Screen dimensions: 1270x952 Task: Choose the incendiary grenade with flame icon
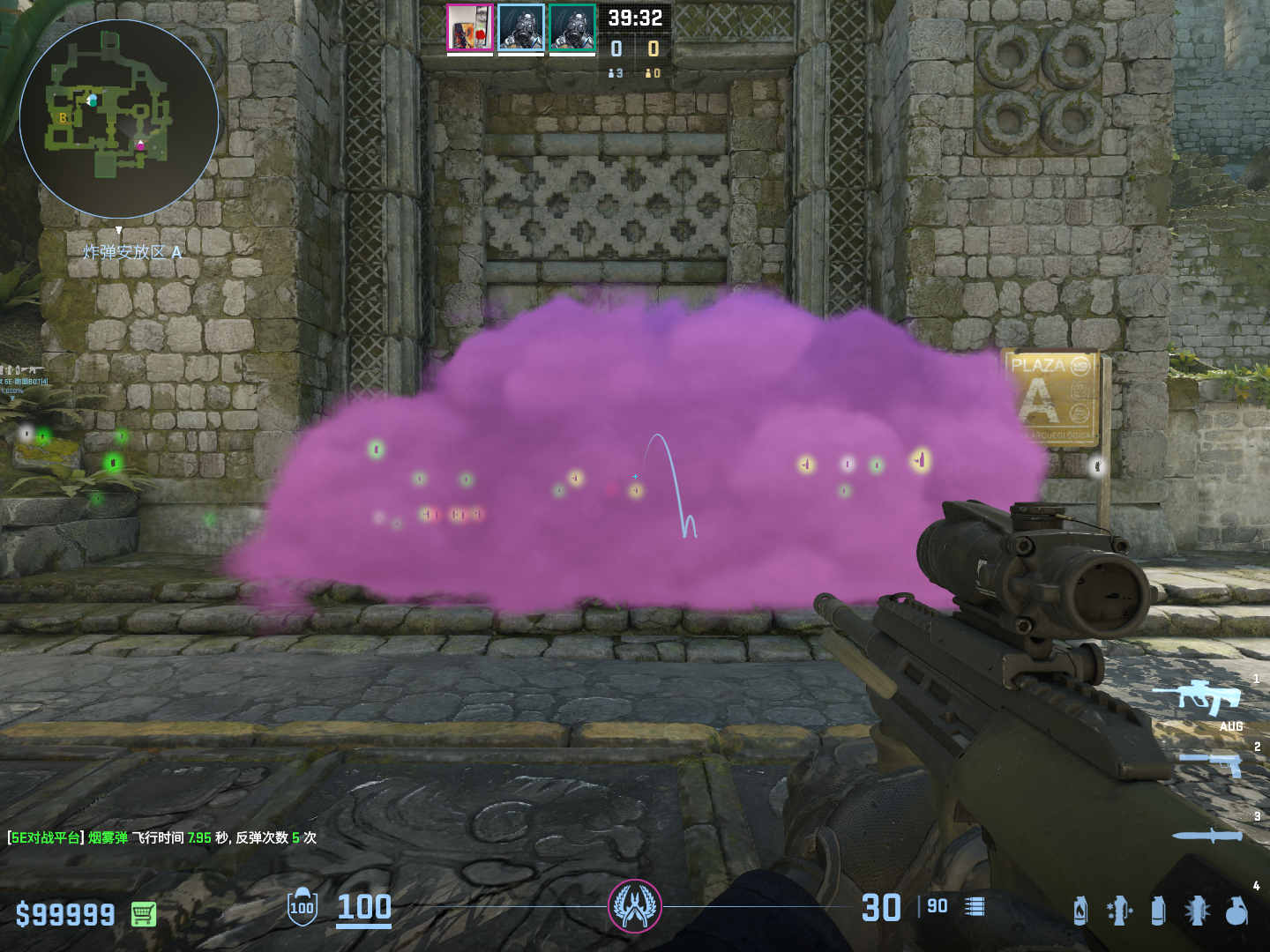pos(1080,911)
